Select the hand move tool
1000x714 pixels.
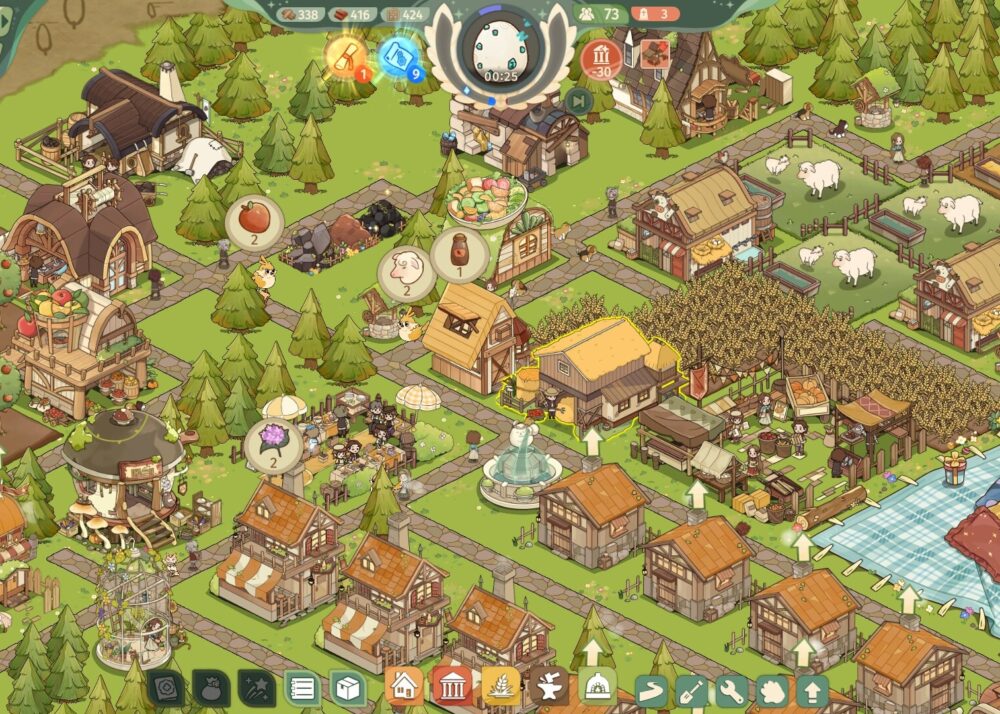(x=773, y=691)
